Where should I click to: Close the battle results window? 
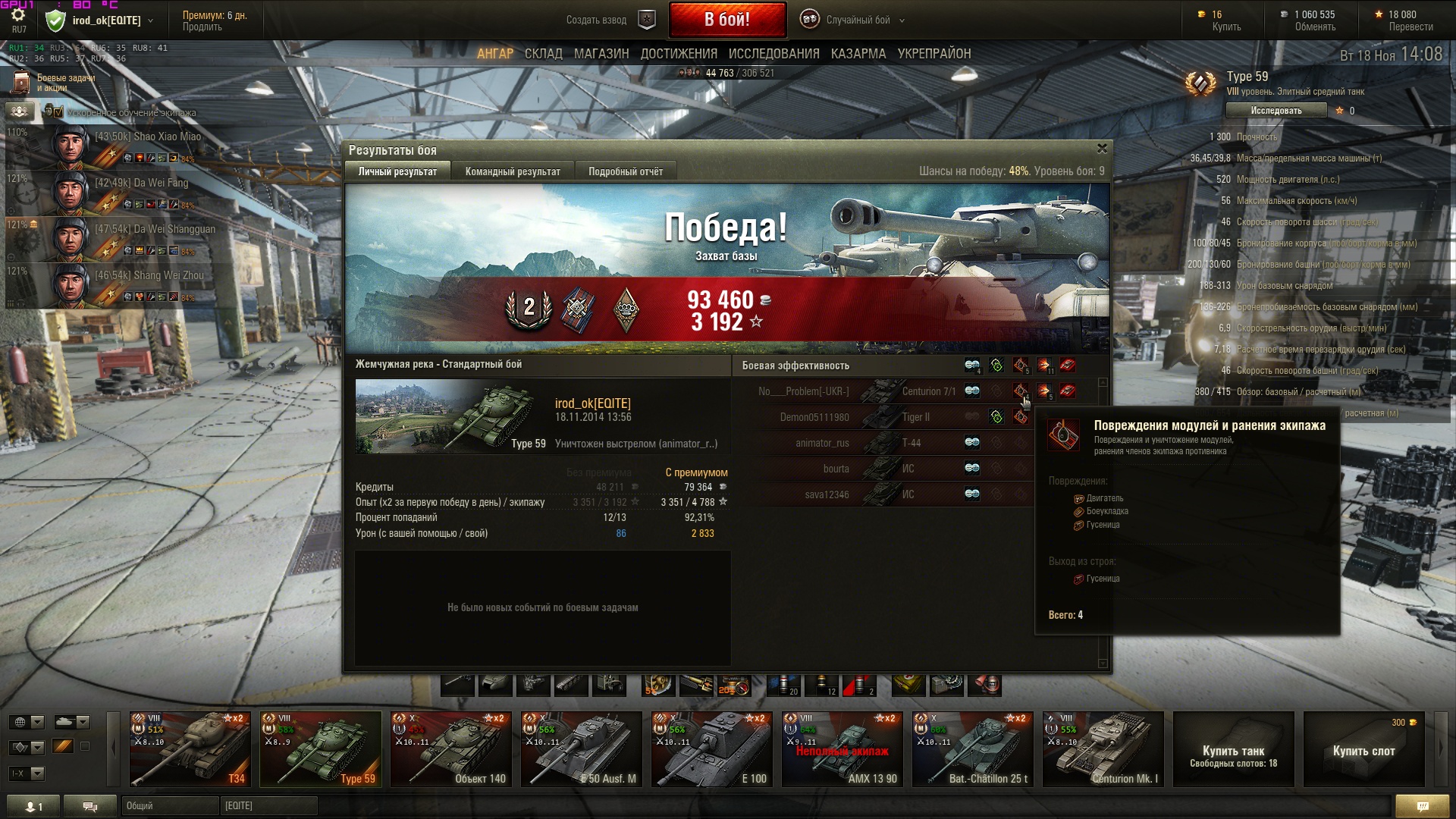pyautogui.click(x=1102, y=149)
